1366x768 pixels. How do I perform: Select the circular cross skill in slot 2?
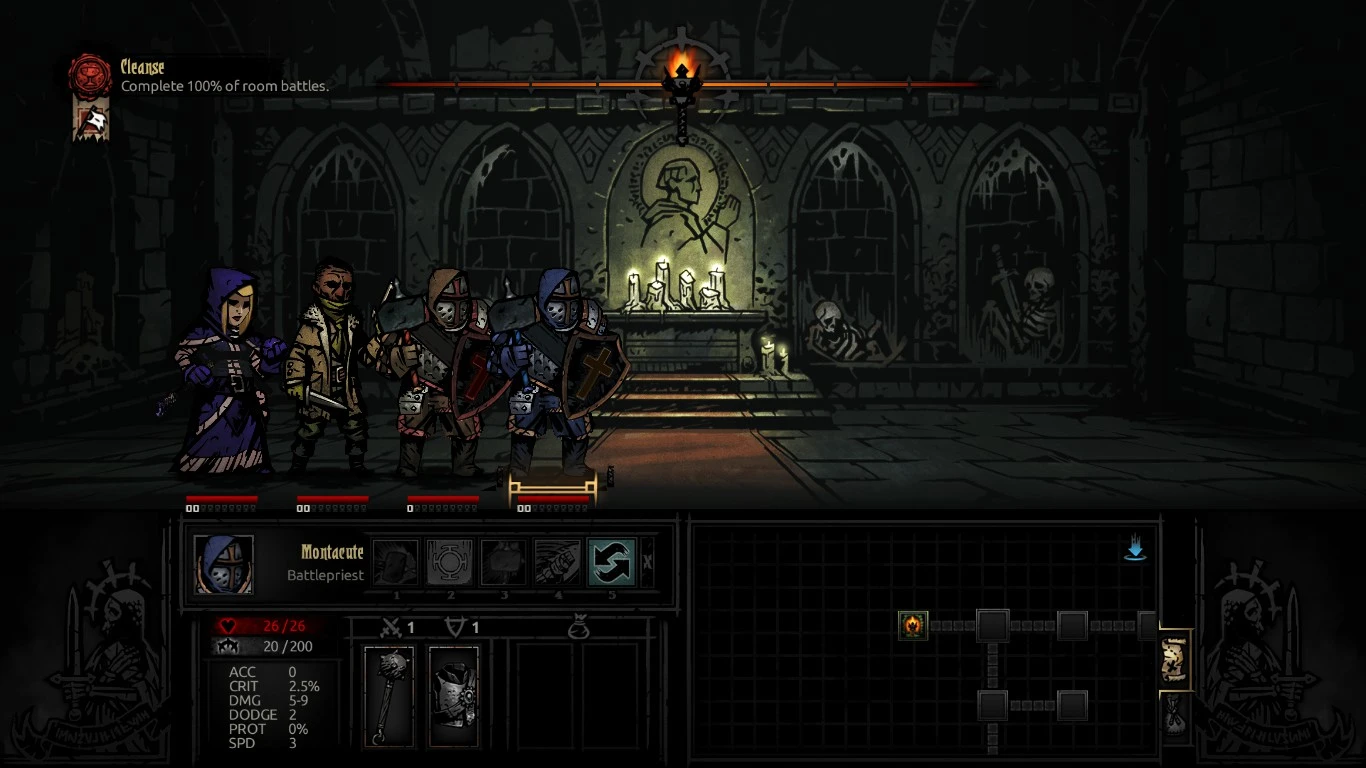tap(450, 562)
